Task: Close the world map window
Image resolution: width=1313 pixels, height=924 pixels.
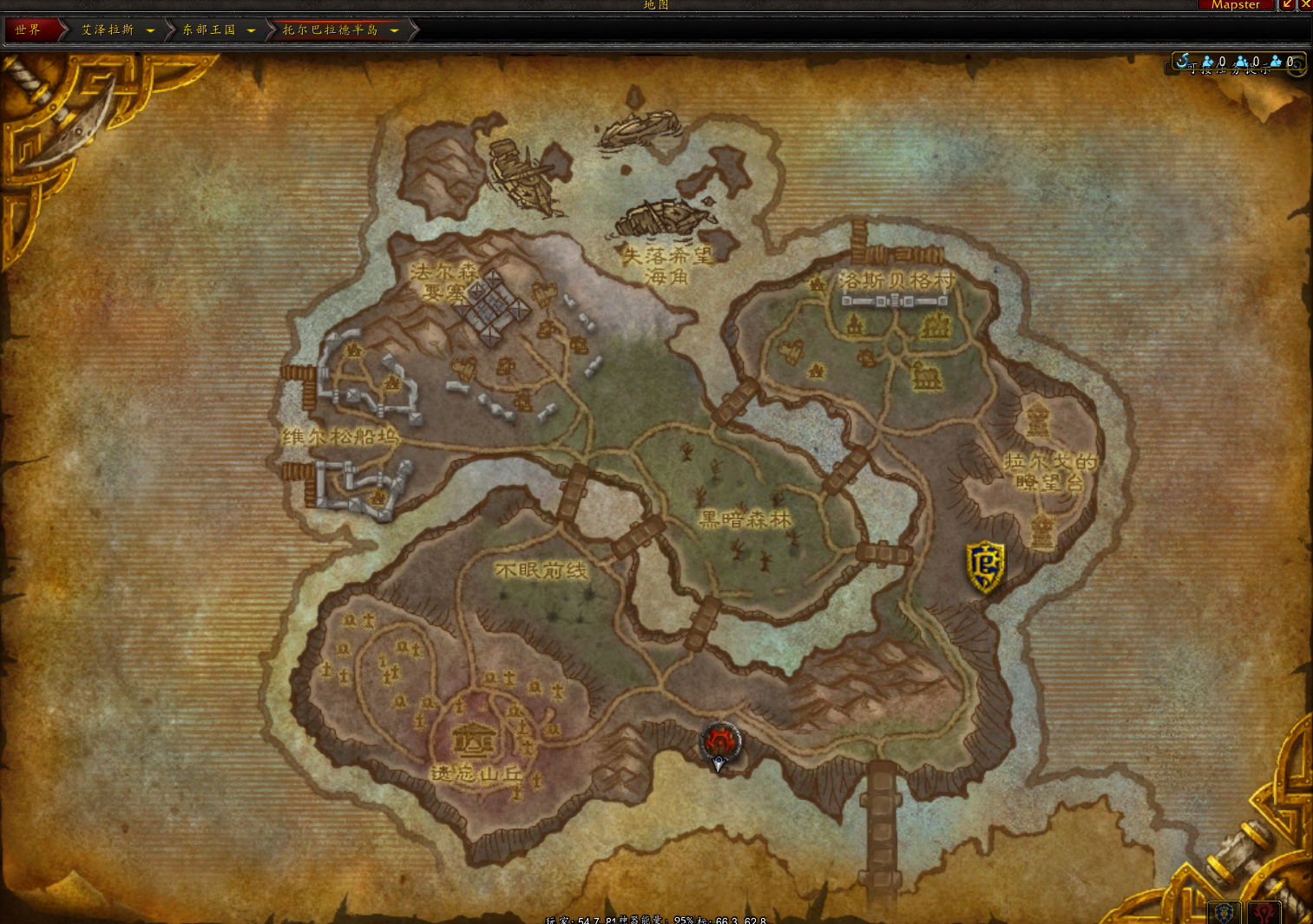Action: point(1305,5)
